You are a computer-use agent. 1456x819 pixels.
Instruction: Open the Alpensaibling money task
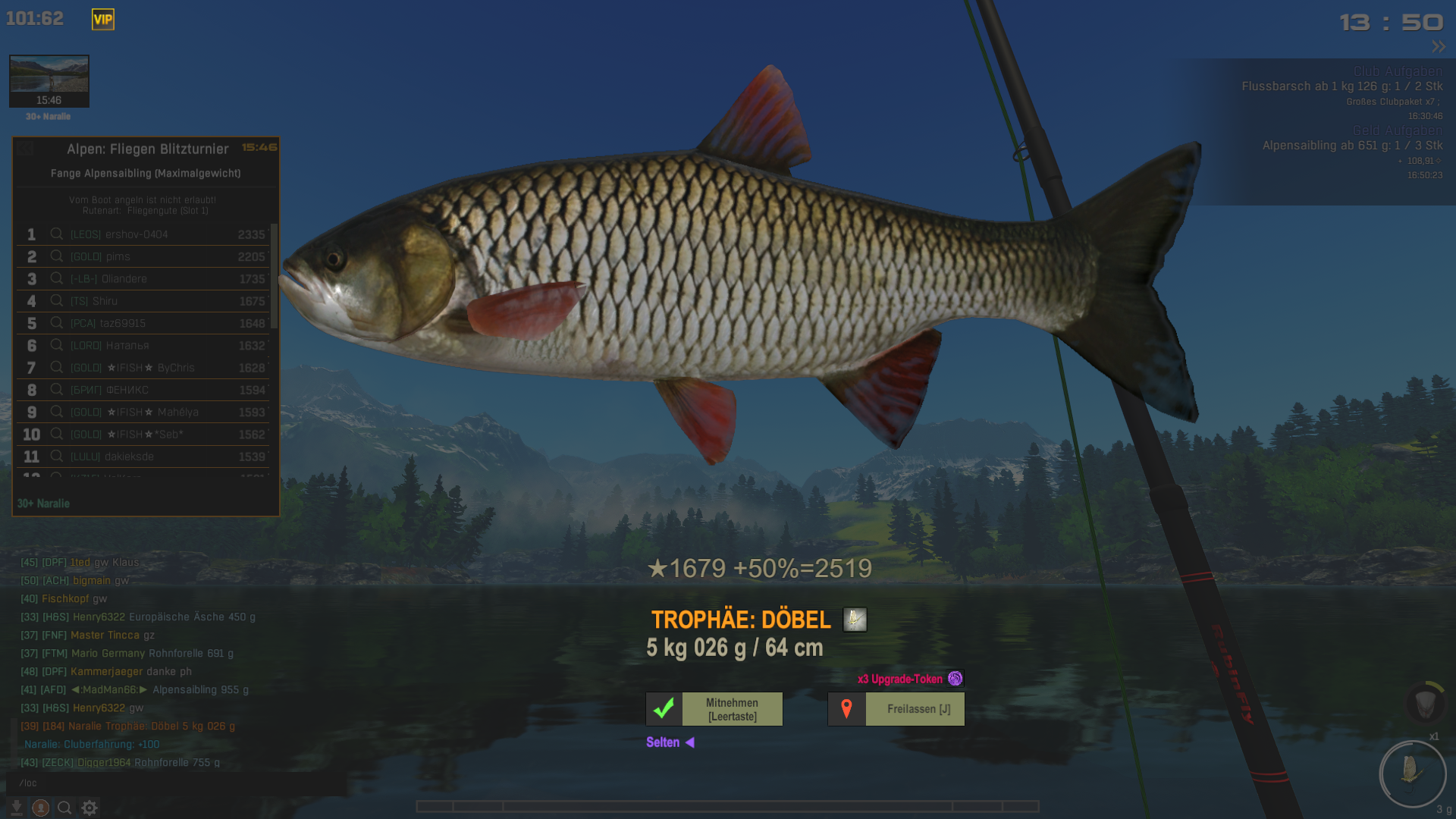(1352, 146)
